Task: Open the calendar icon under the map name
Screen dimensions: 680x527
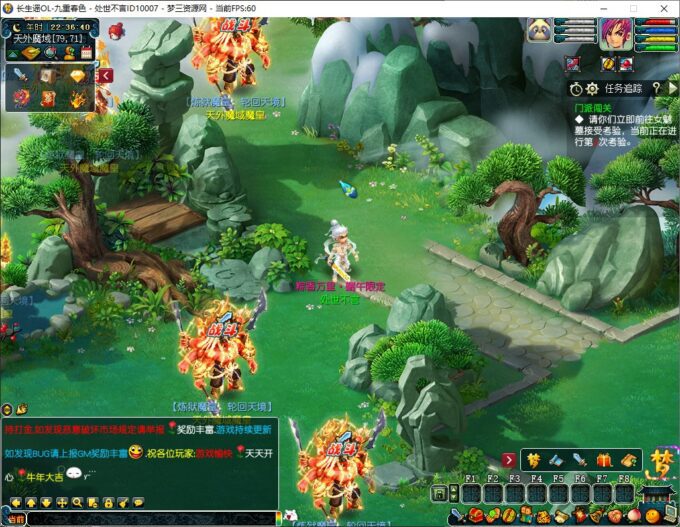Action: (87, 51)
